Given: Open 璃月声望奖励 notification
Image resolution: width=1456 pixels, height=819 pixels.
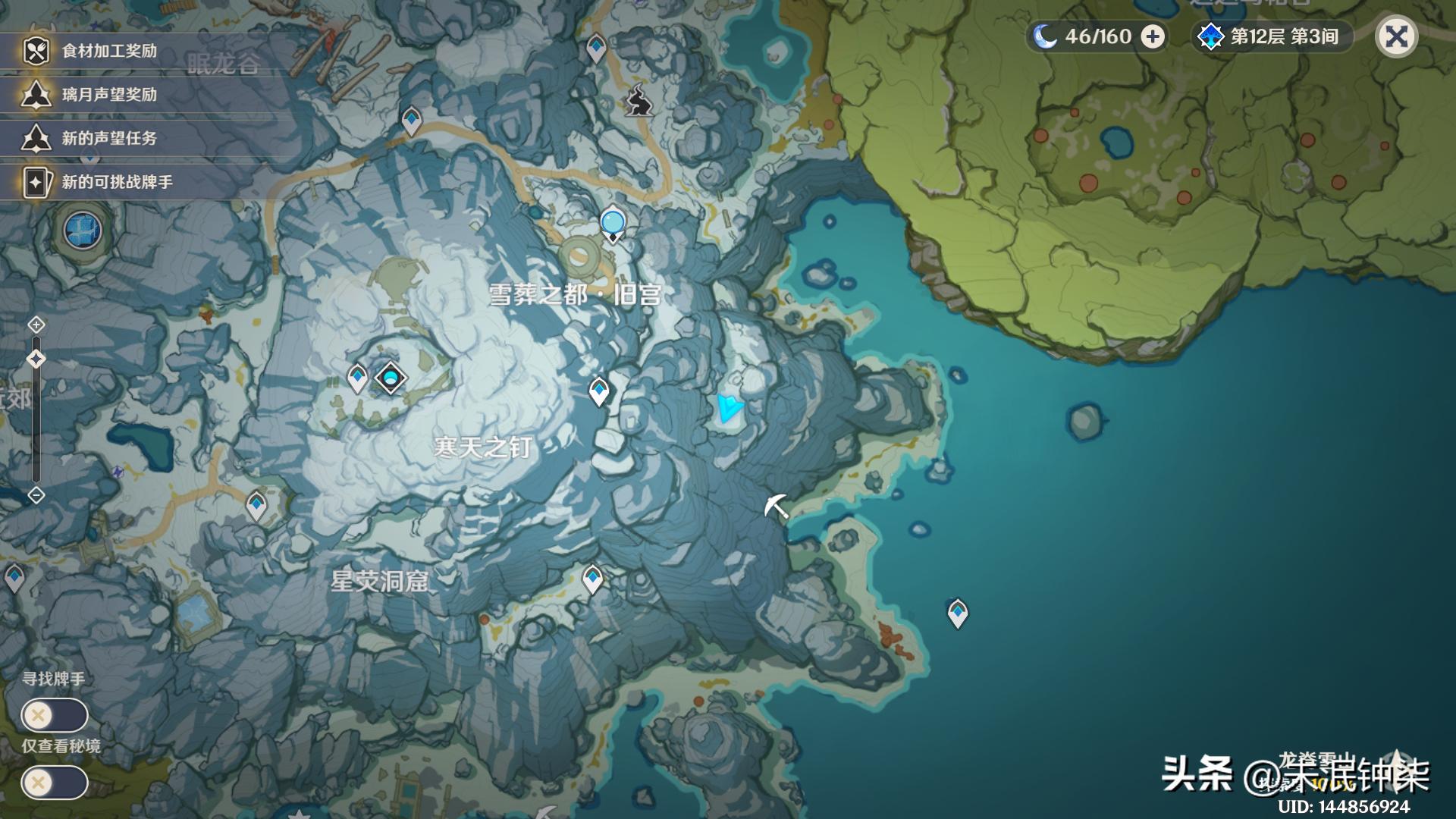Looking at the screenshot, I should pyautogui.click(x=110, y=95).
